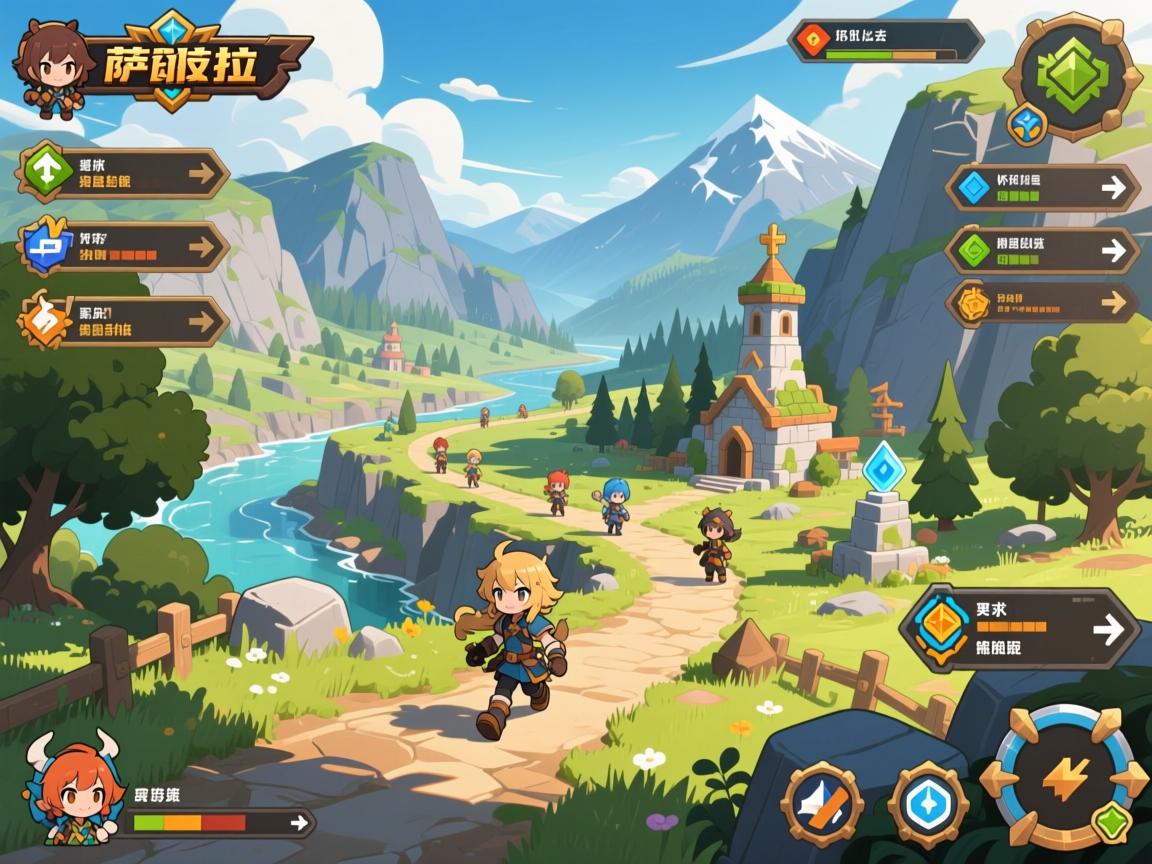Screen dimensions: 1152x864
Task: Select the top panel with orange diamond icon
Action: pos(884,41)
